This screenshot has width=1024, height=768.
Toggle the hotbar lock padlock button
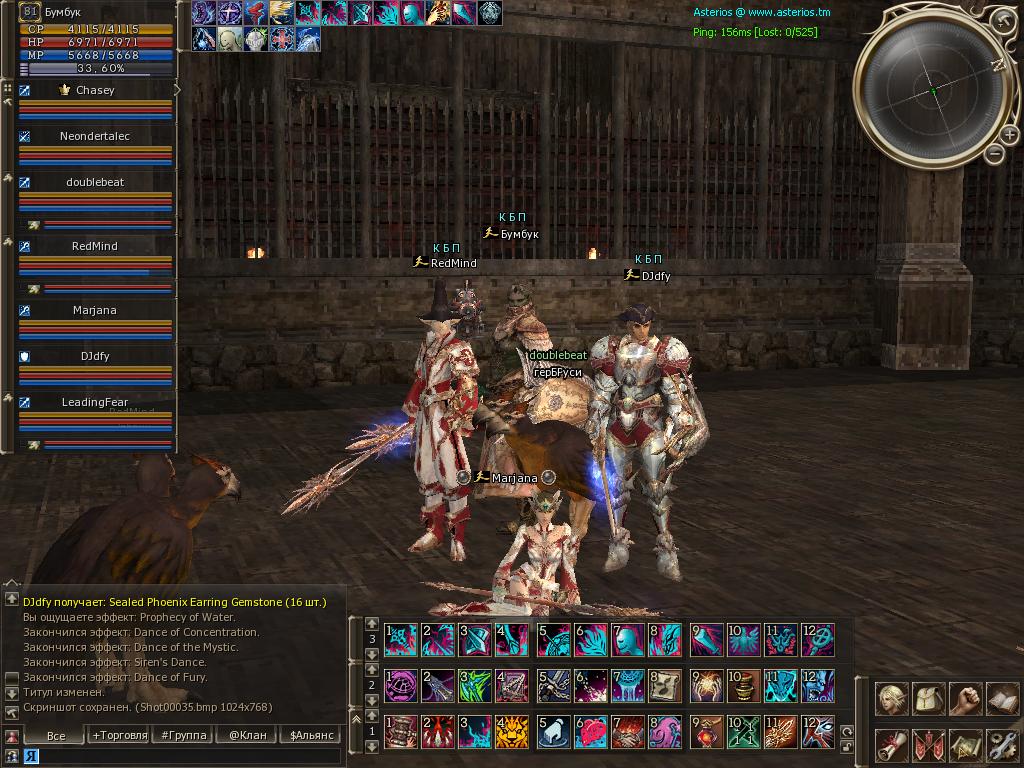point(846,749)
